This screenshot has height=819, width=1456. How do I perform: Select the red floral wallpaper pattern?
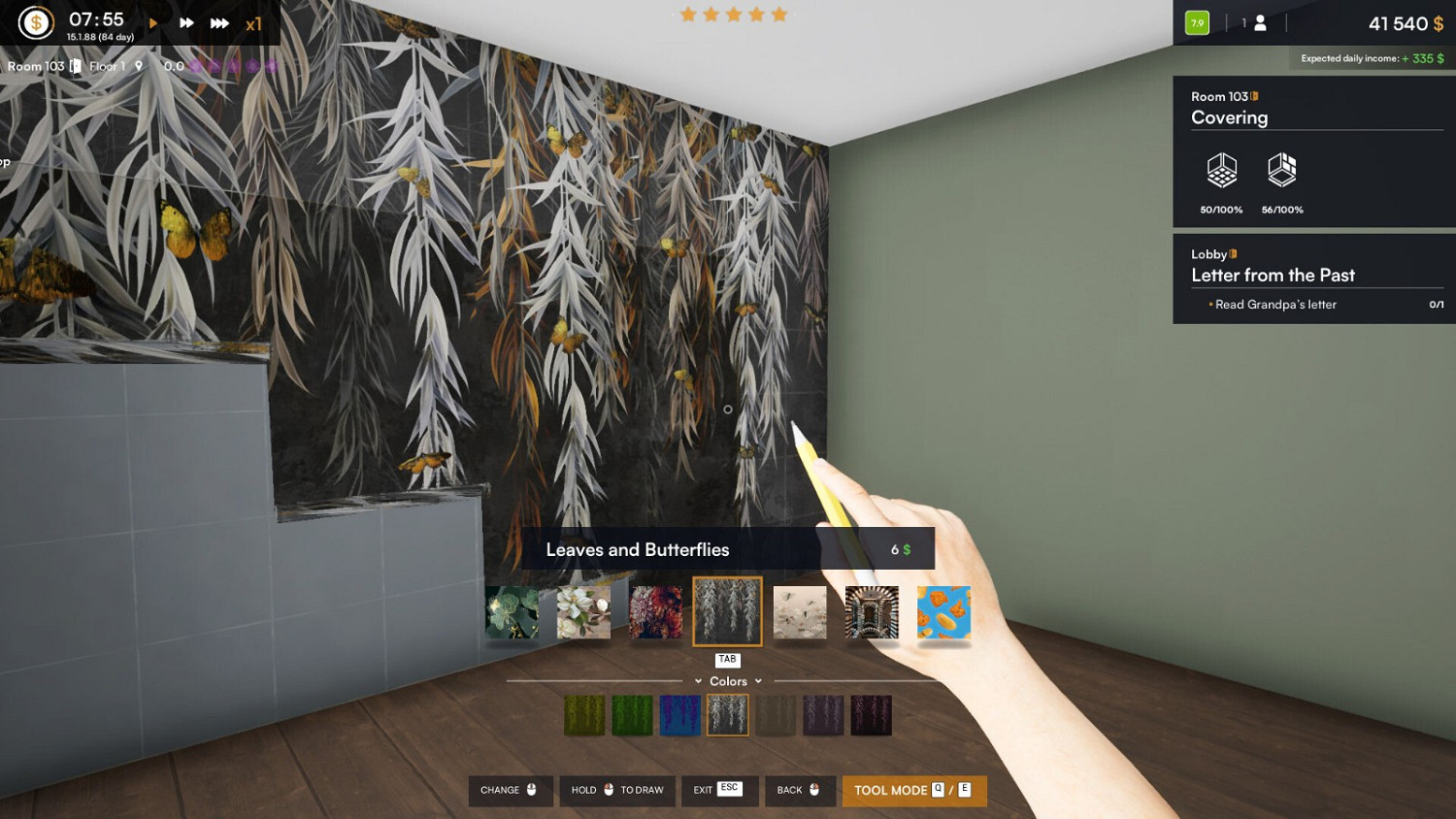tap(655, 612)
